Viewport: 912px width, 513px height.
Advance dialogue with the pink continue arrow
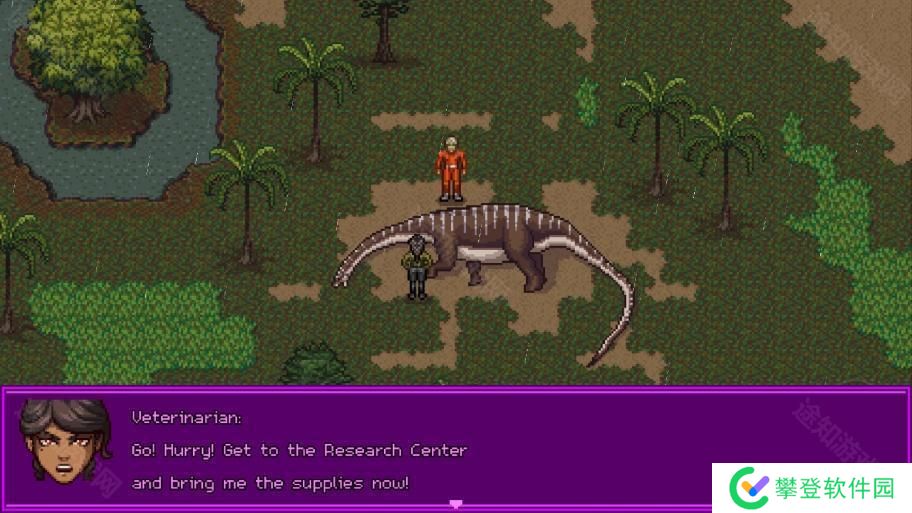456,504
